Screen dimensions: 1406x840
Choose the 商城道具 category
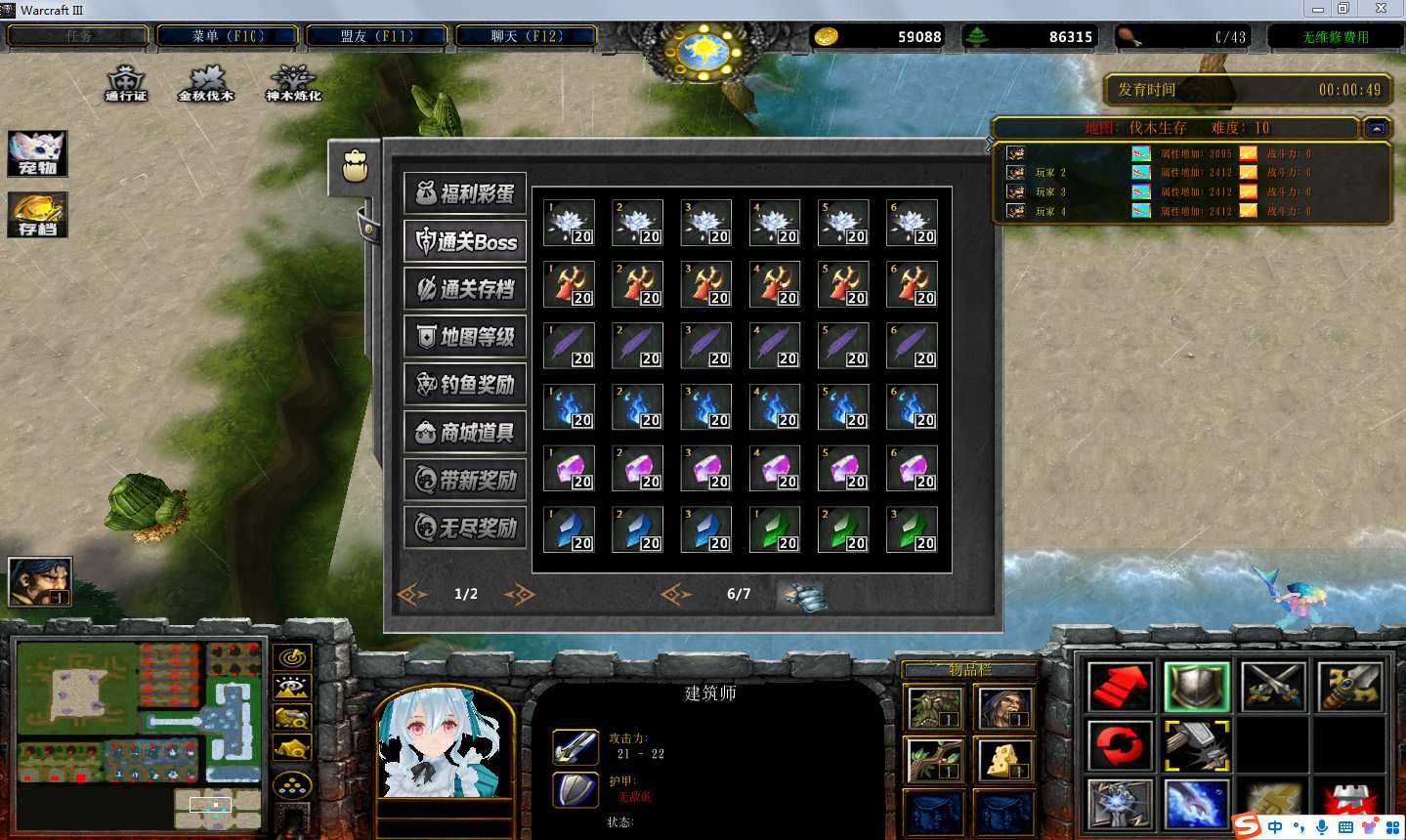[465, 433]
